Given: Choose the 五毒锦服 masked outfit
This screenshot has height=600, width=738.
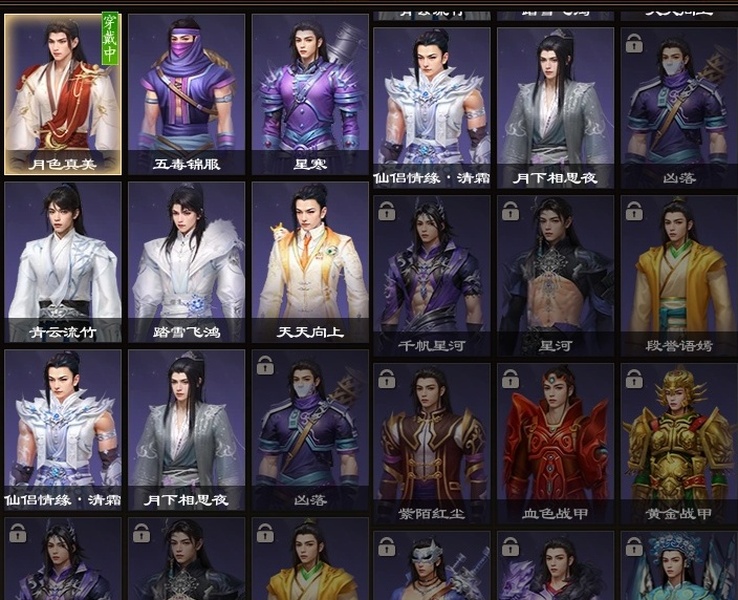Looking at the screenshot, I should point(186,94).
